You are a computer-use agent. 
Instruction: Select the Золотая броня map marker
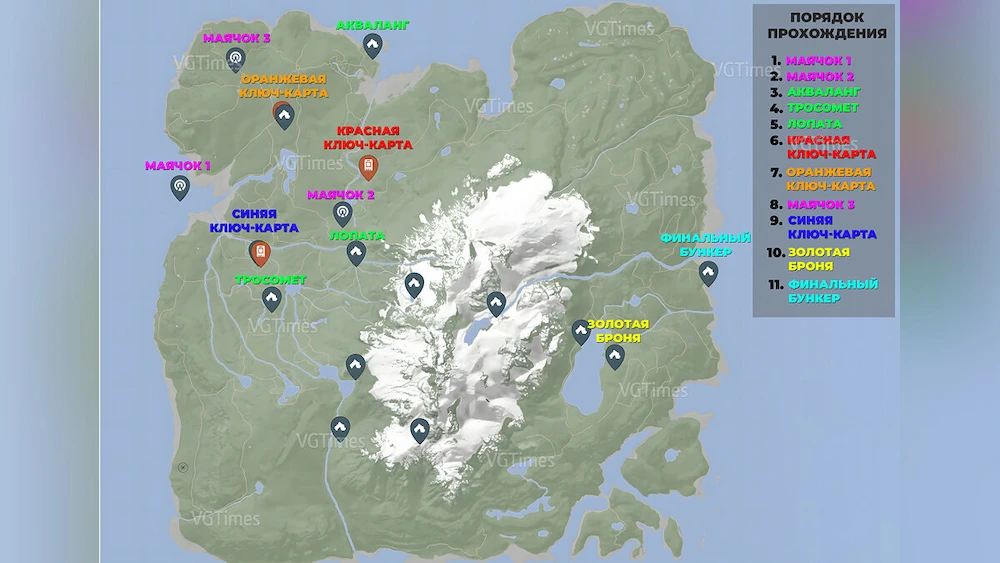pos(615,356)
